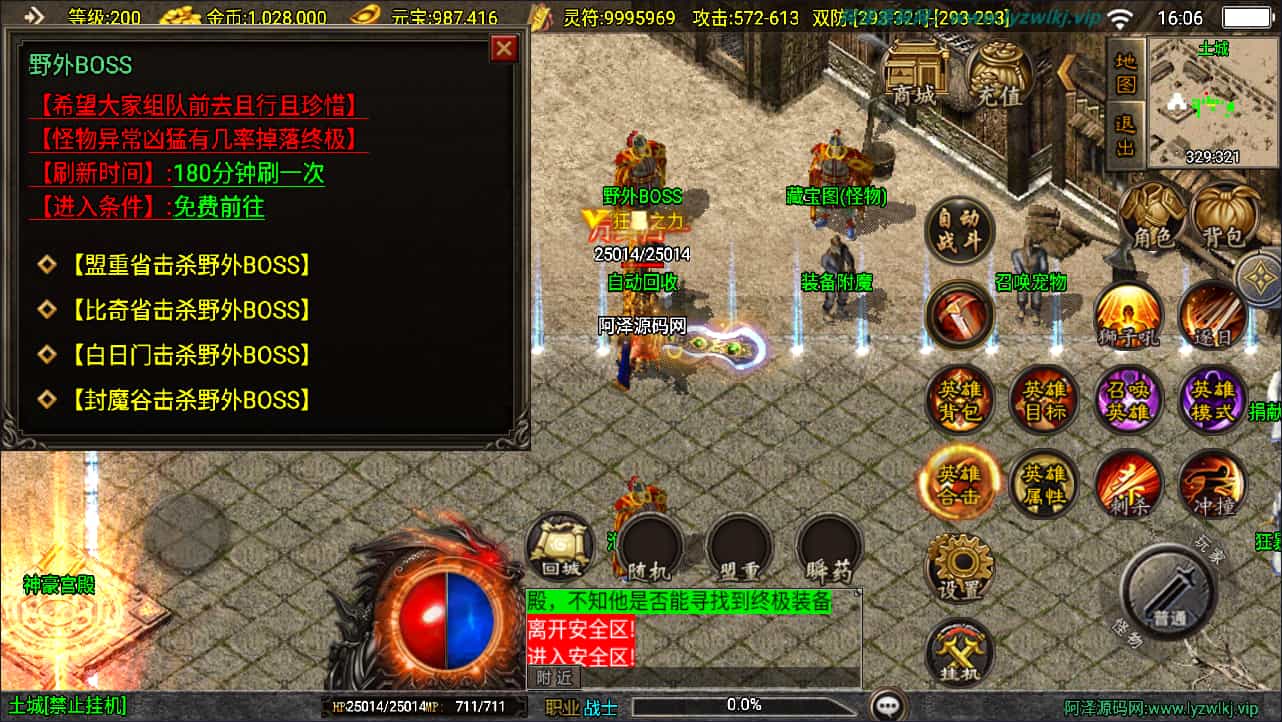Toggle 自动战斗 auto battle
This screenshot has height=722, width=1282.
959,230
